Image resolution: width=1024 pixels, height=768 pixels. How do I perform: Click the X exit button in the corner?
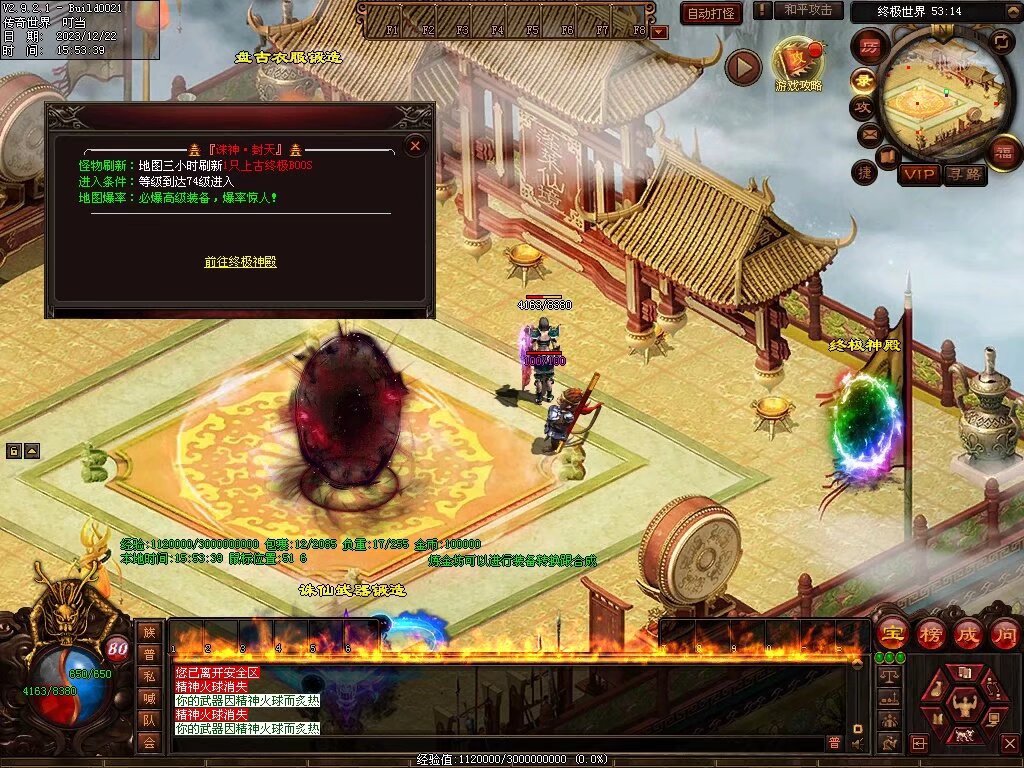(1009, 744)
